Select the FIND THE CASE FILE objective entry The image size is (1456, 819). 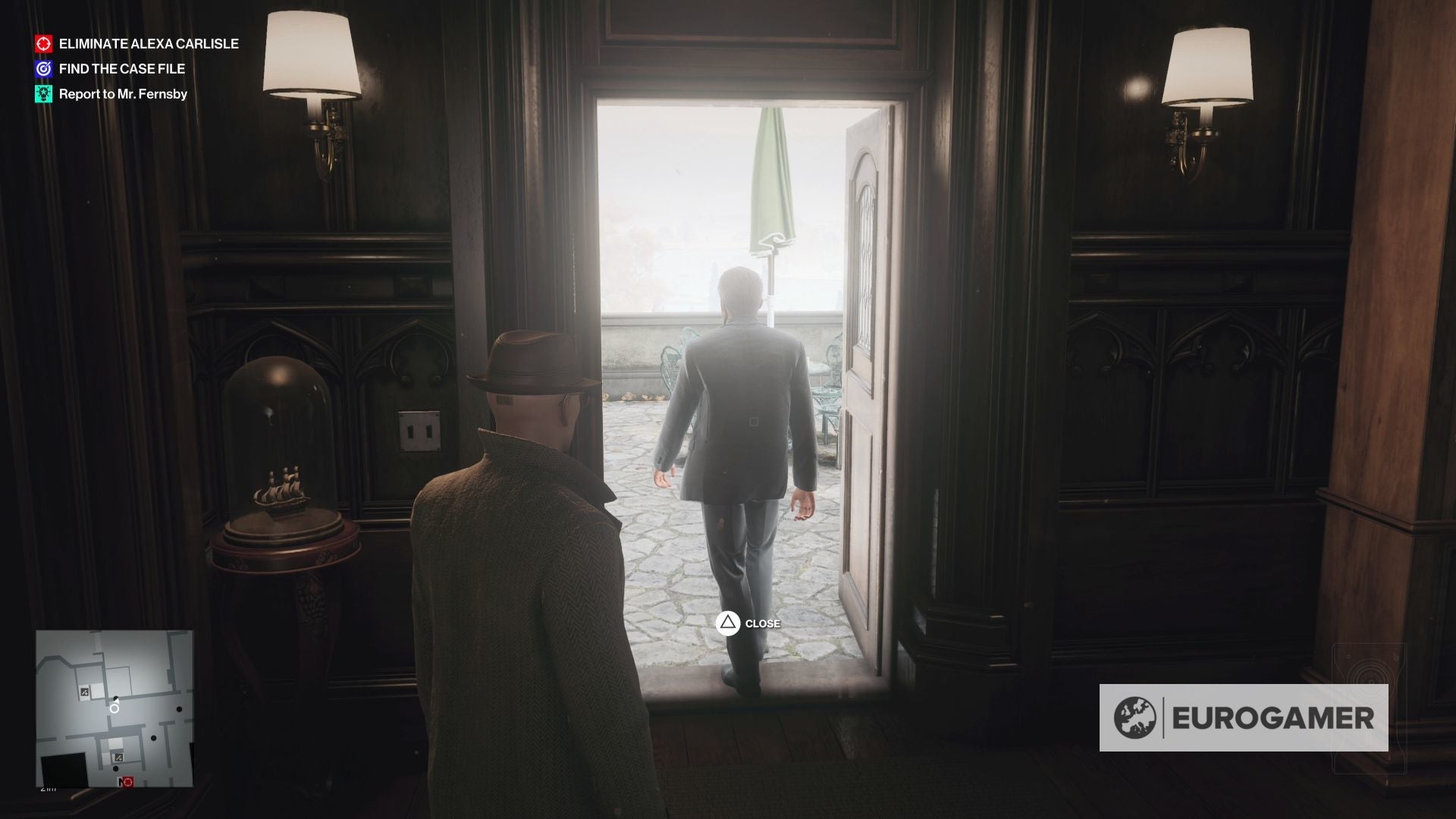[x=121, y=68]
